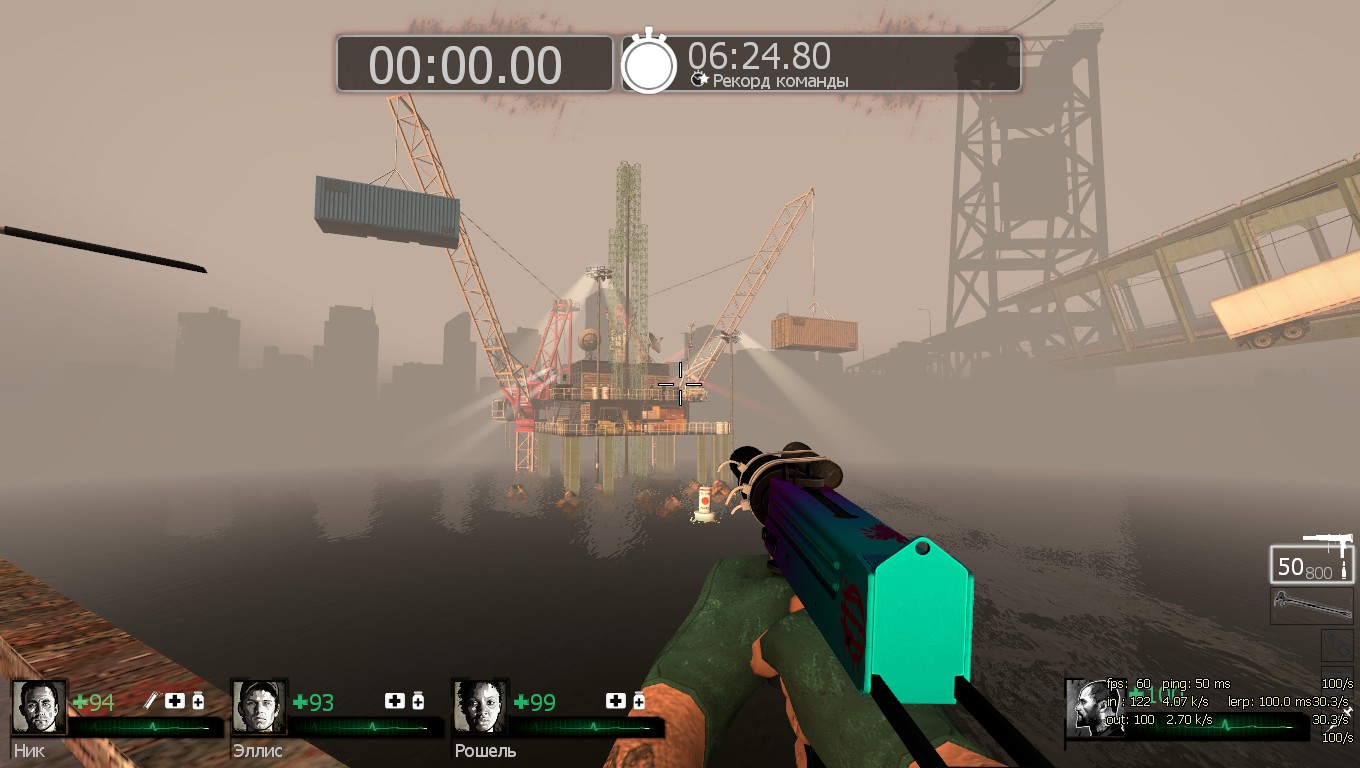Select Rochelle's teammate portrait

click(x=480, y=707)
